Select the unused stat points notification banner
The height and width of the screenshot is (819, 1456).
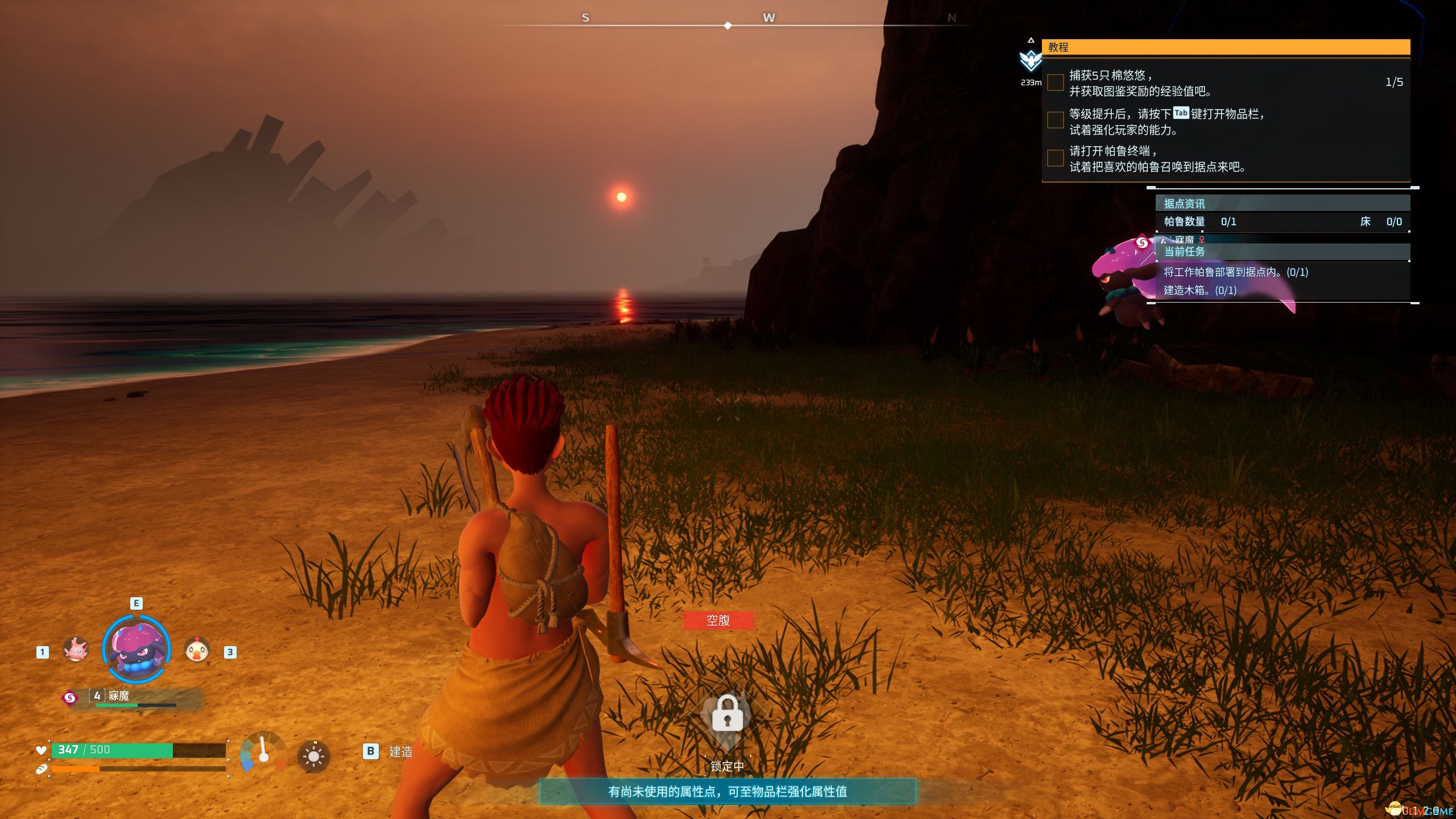[x=727, y=792]
